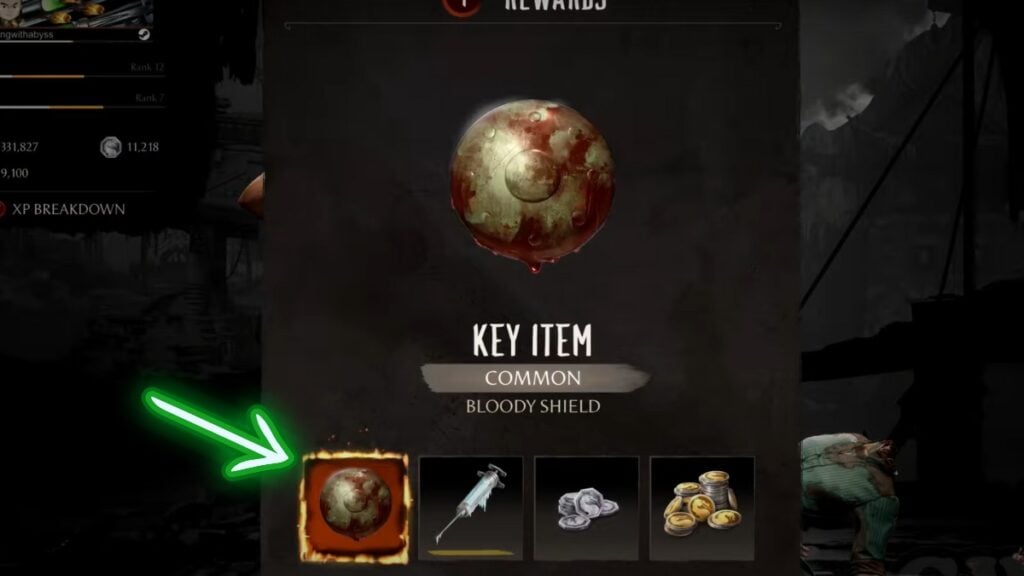
Task: Select the Bloody Shield reward slot
Action: [354, 508]
